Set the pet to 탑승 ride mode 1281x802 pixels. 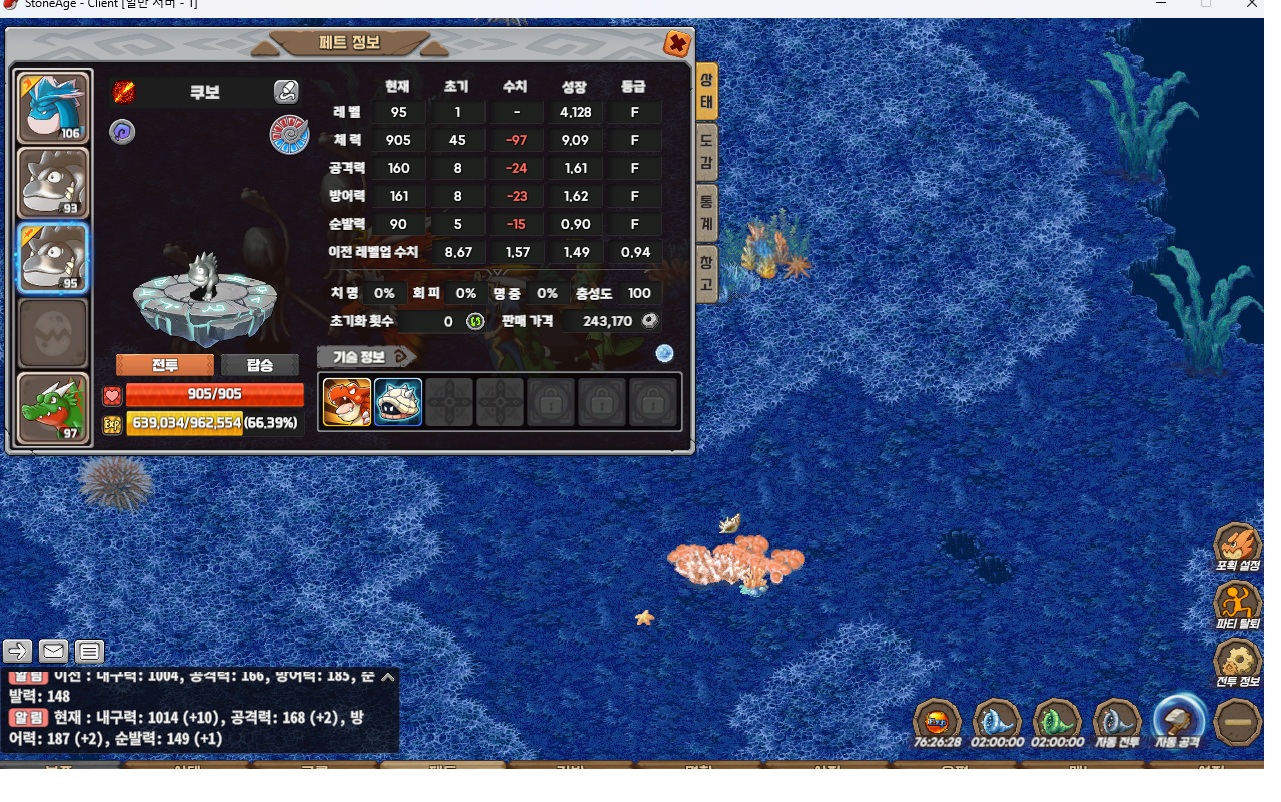click(260, 365)
